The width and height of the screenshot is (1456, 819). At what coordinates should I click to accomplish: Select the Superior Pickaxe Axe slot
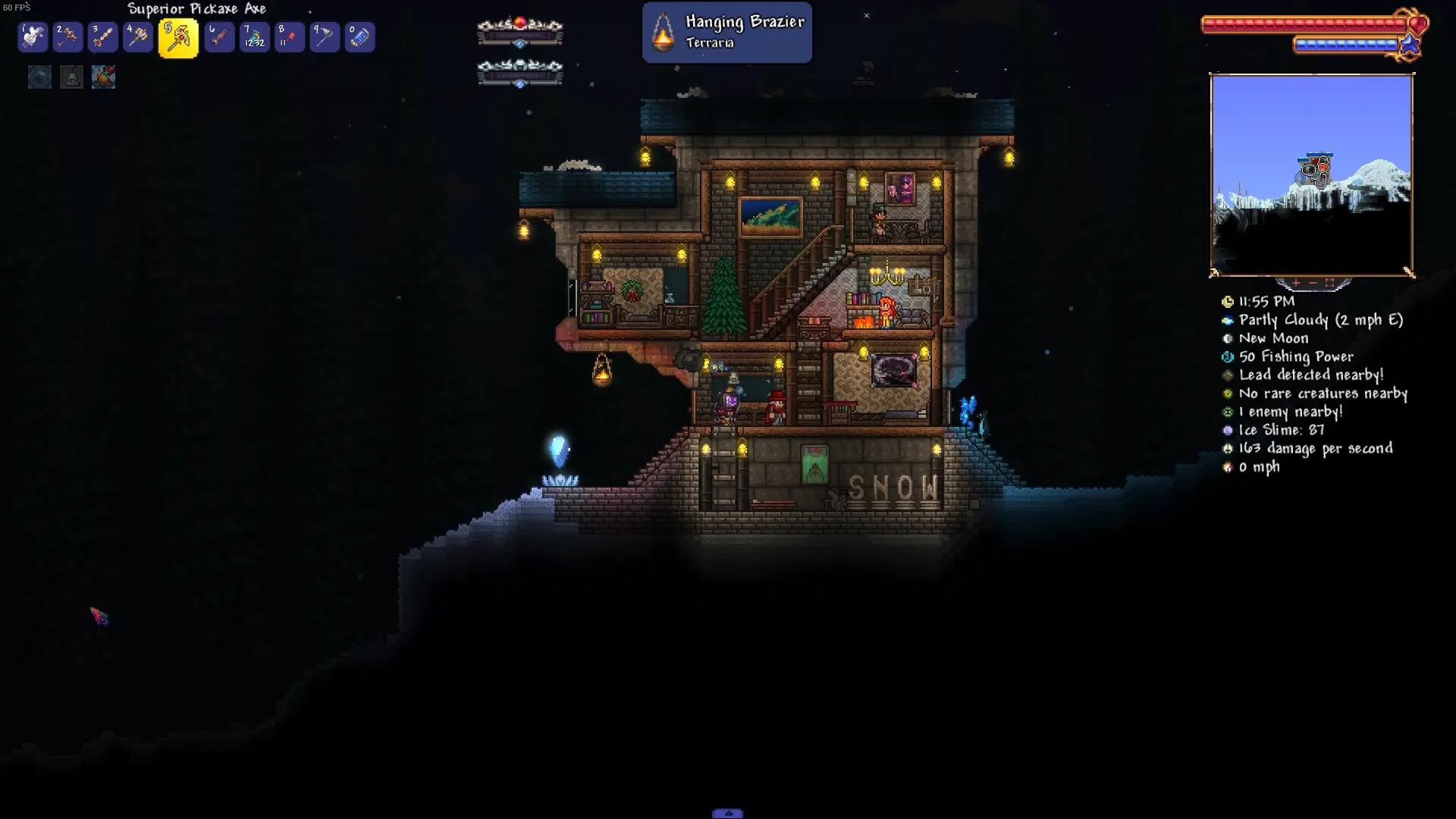click(x=178, y=38)
